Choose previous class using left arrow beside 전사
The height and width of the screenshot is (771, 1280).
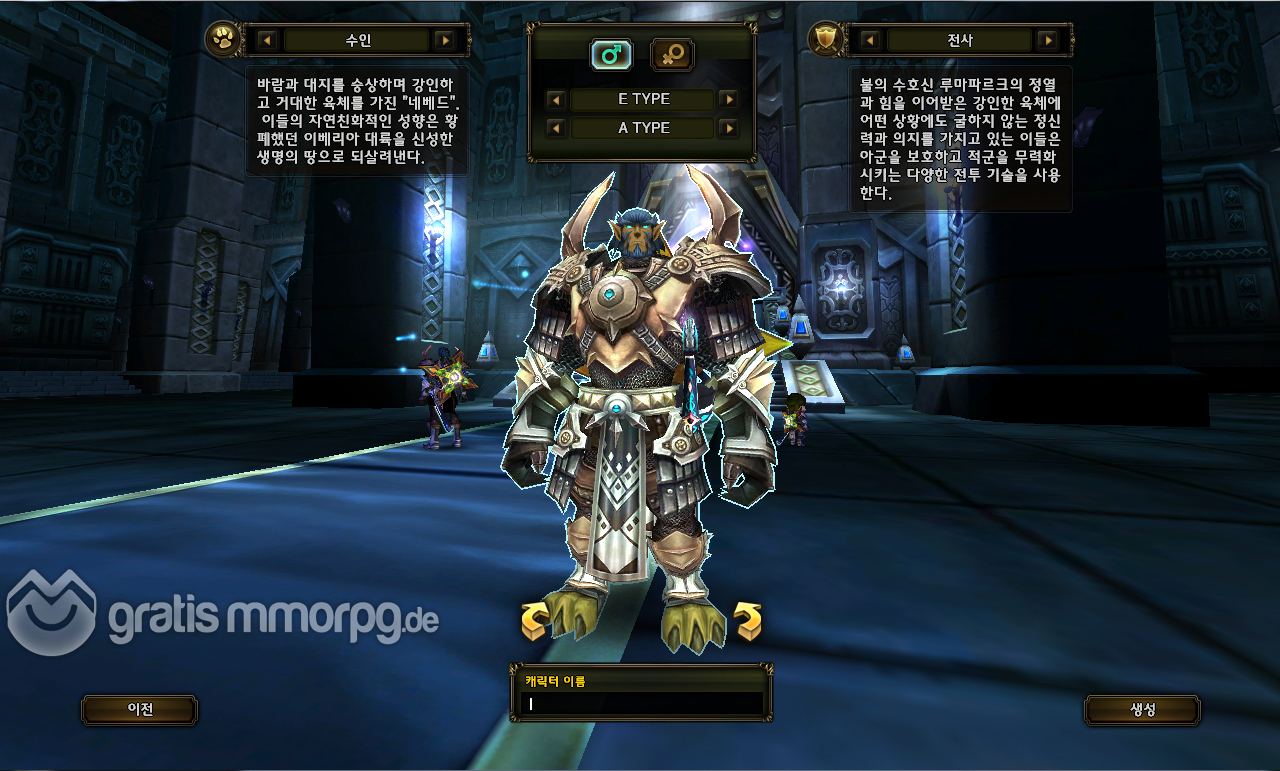click(x=870, y=40)
